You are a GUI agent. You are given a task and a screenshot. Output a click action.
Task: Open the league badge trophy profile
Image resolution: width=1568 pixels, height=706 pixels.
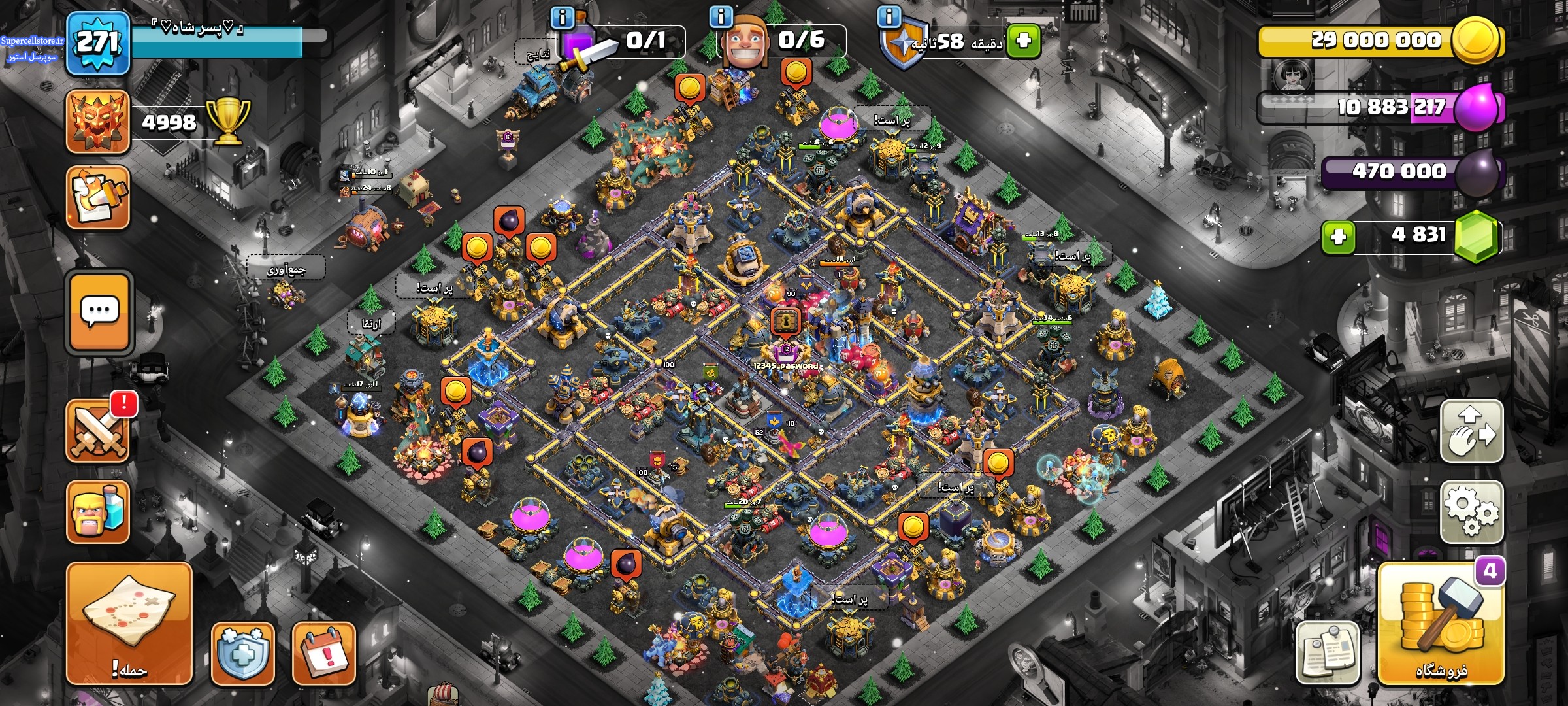point(98,122)
